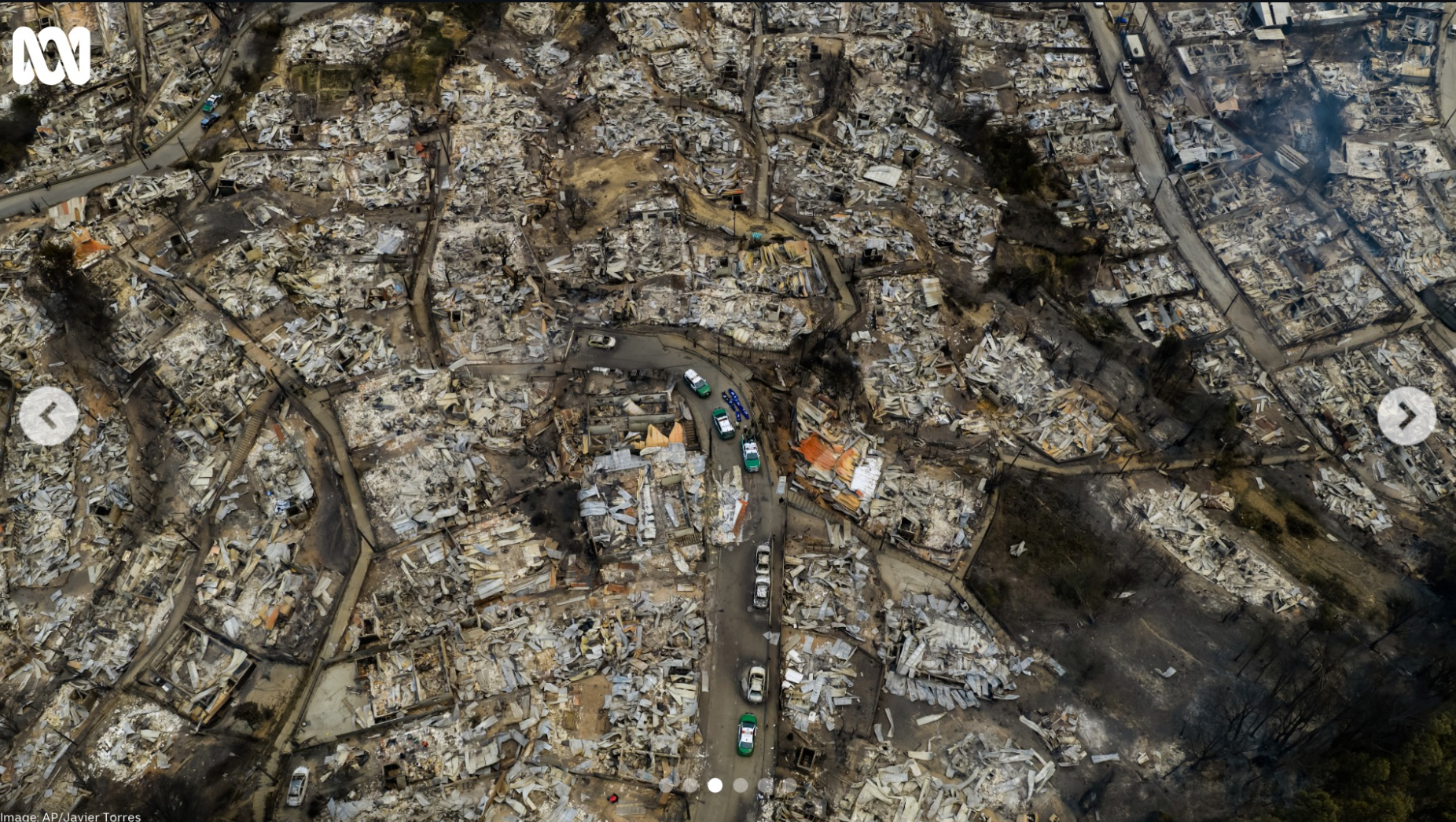Select the first gallery pagination dot
Screen dimensions: 1456x822
point(665,784)
